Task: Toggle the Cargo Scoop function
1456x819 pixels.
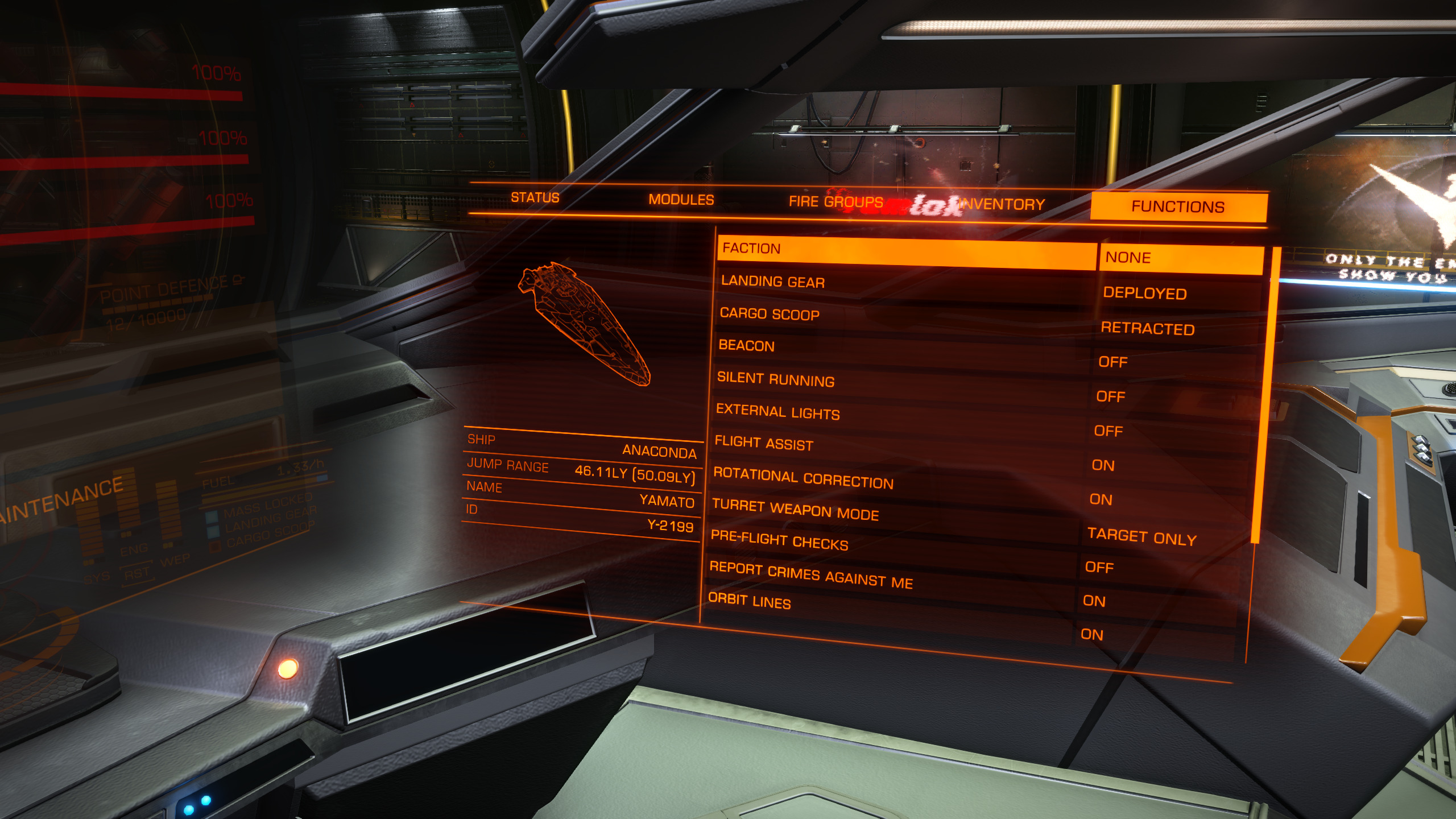Action: 903,316
